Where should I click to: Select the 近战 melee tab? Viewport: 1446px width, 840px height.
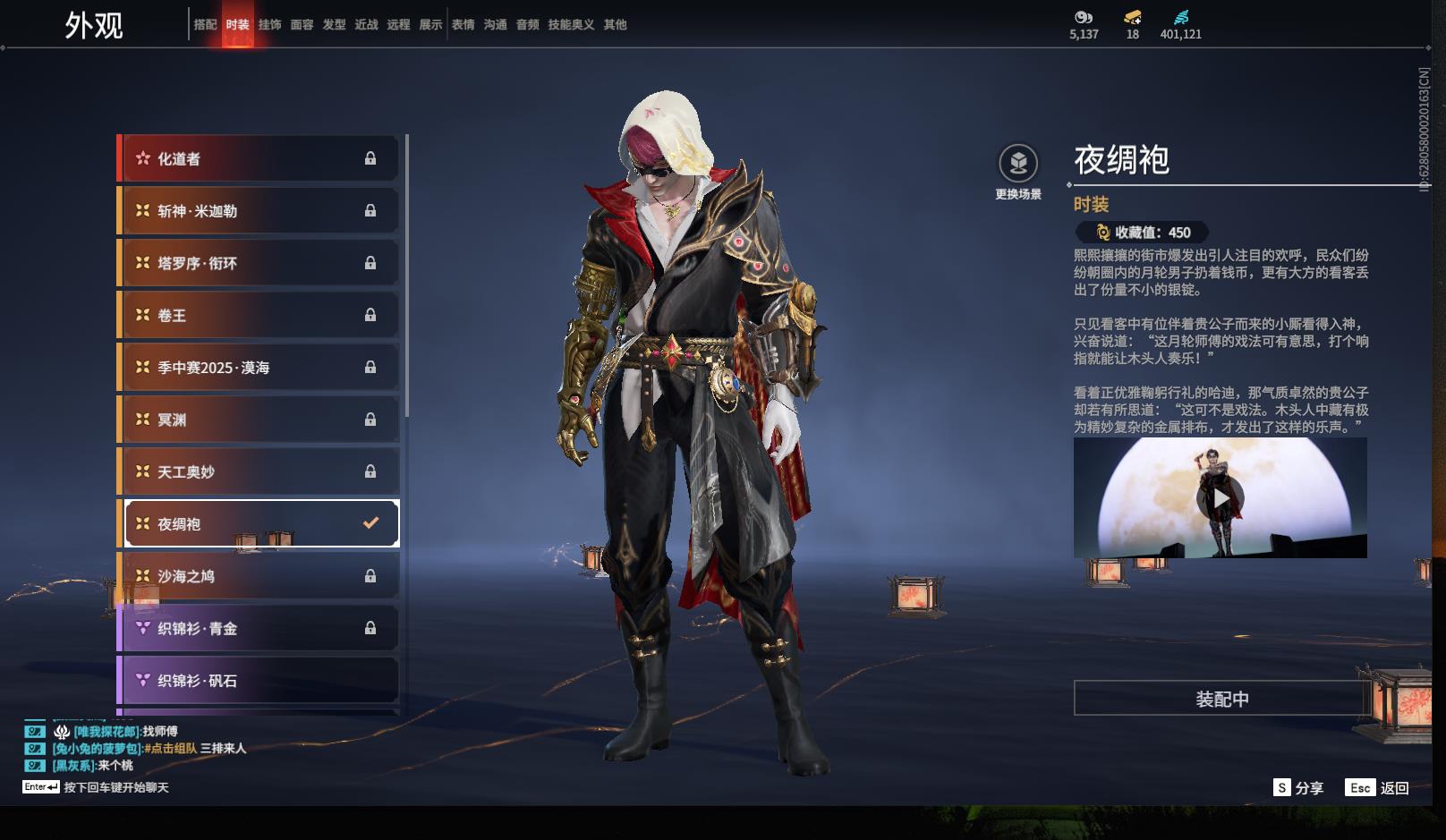(x=366, y=25)
